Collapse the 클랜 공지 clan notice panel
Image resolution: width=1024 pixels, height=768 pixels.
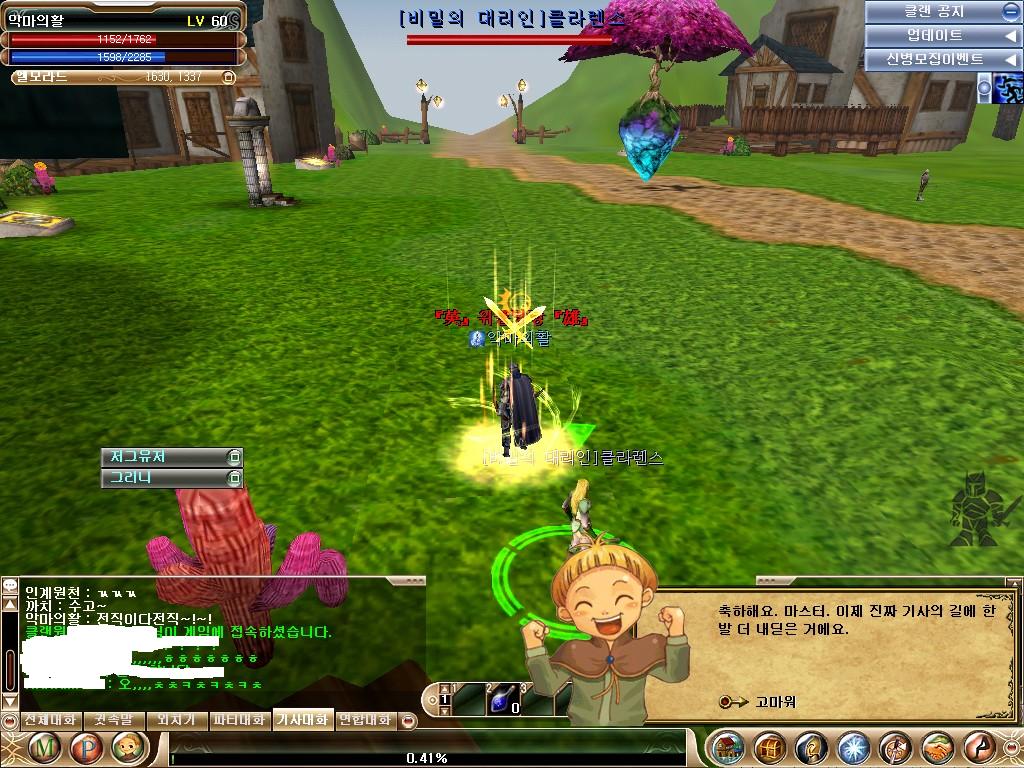click(x=1011, y=12)
